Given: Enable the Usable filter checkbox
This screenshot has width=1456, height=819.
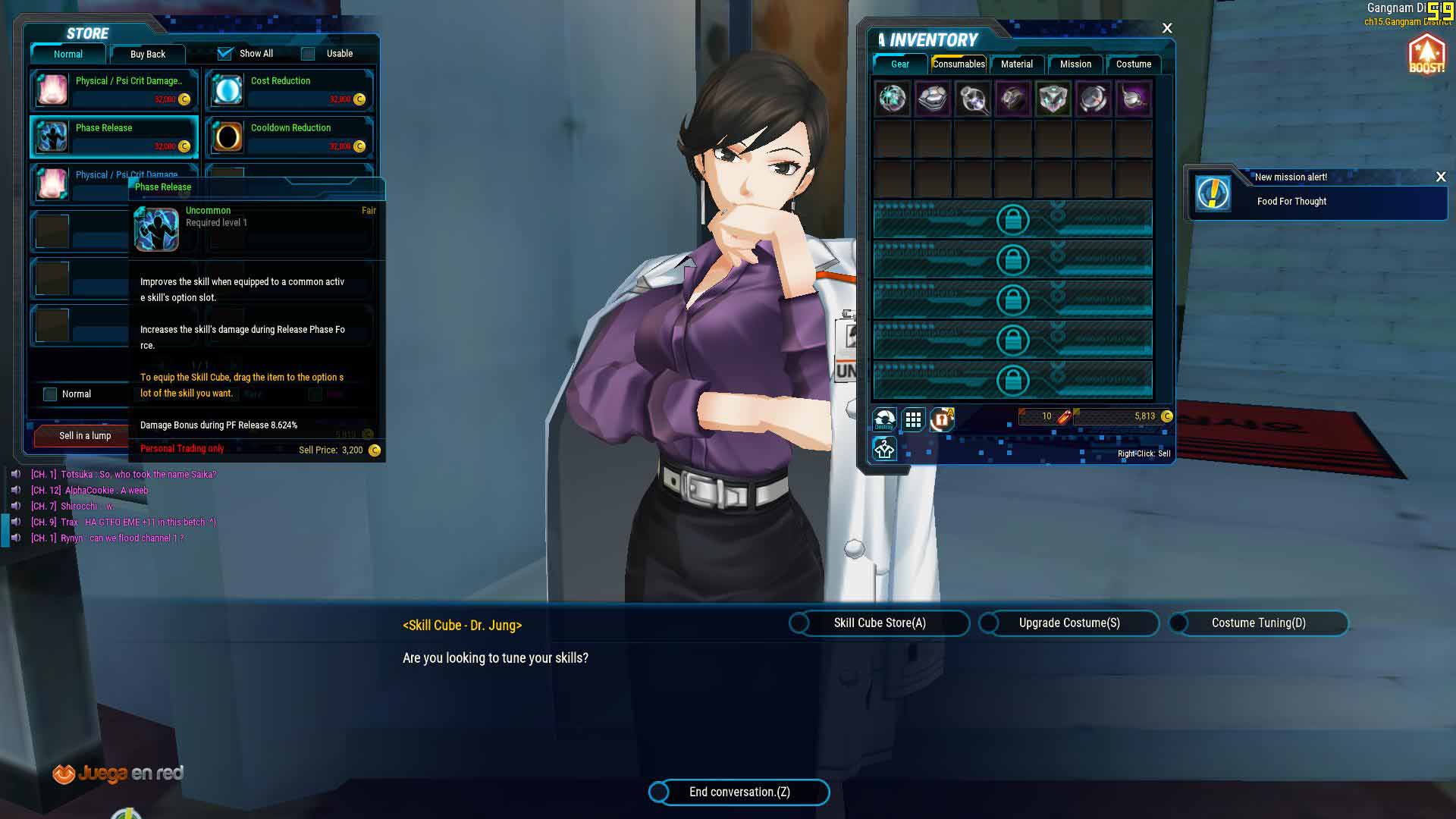Looking at the screenshot, I should (x=308, y=54).
